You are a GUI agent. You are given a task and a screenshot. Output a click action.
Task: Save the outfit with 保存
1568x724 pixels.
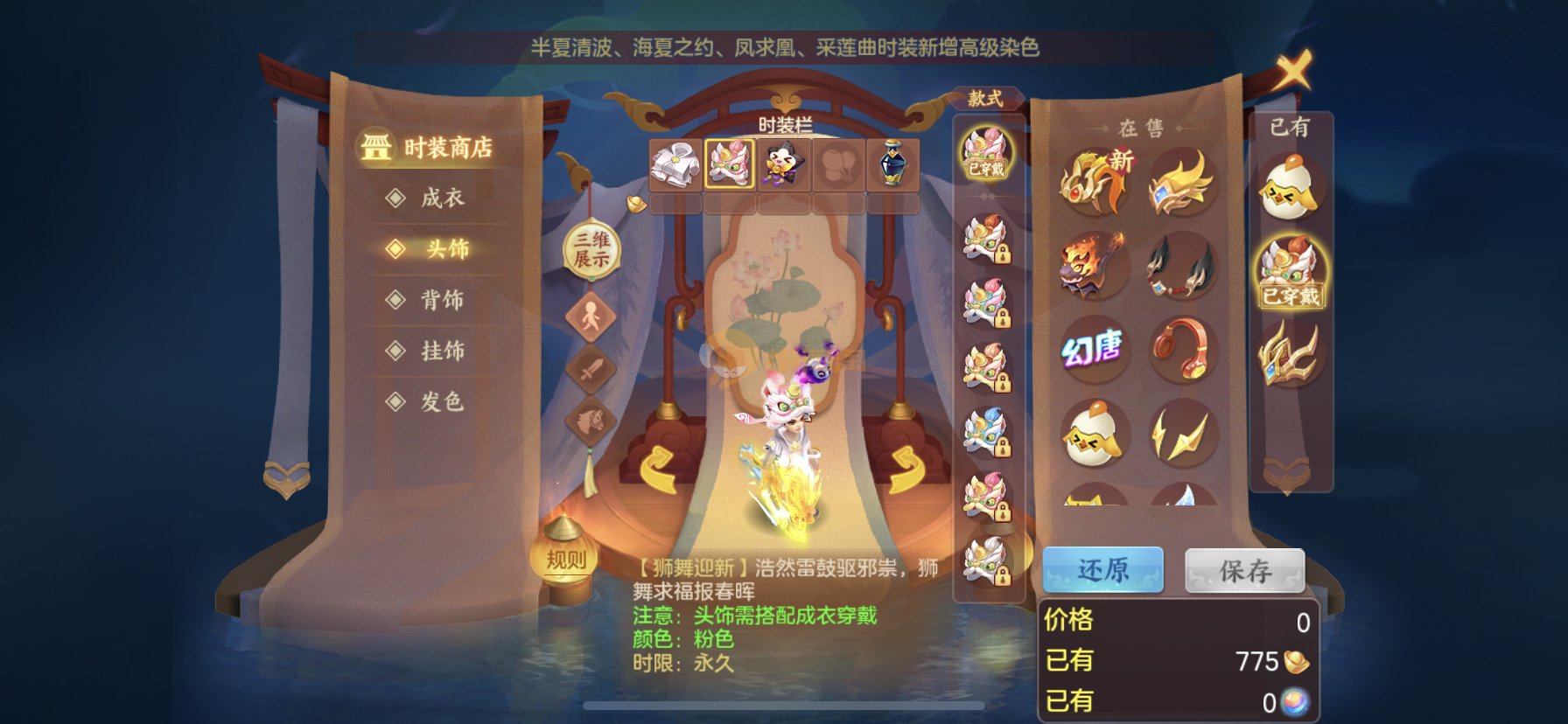click(x=1244, y=571)
